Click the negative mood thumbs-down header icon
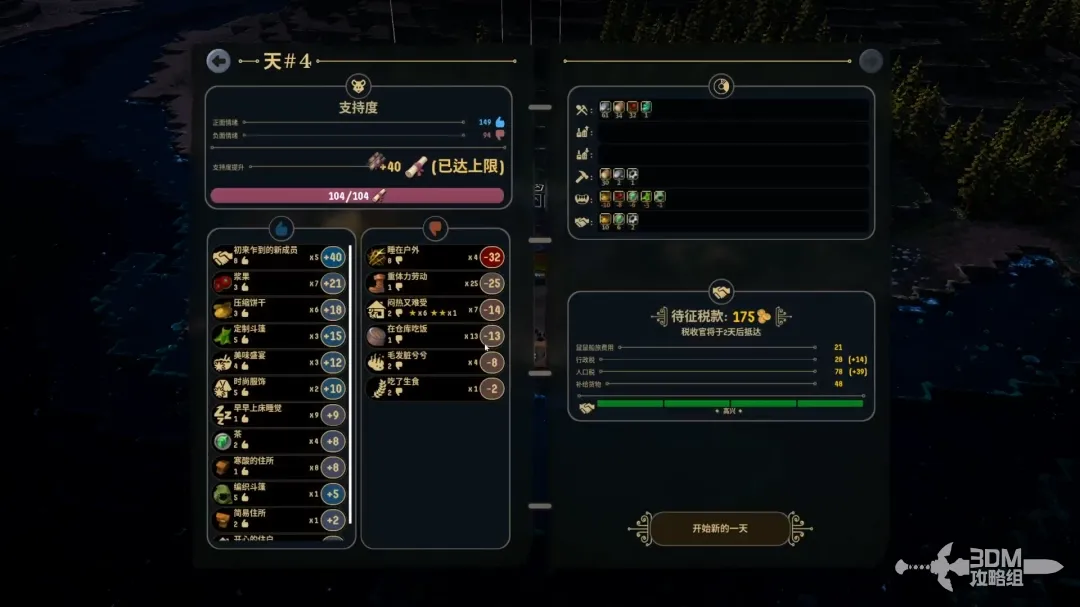 pos(435,228)
